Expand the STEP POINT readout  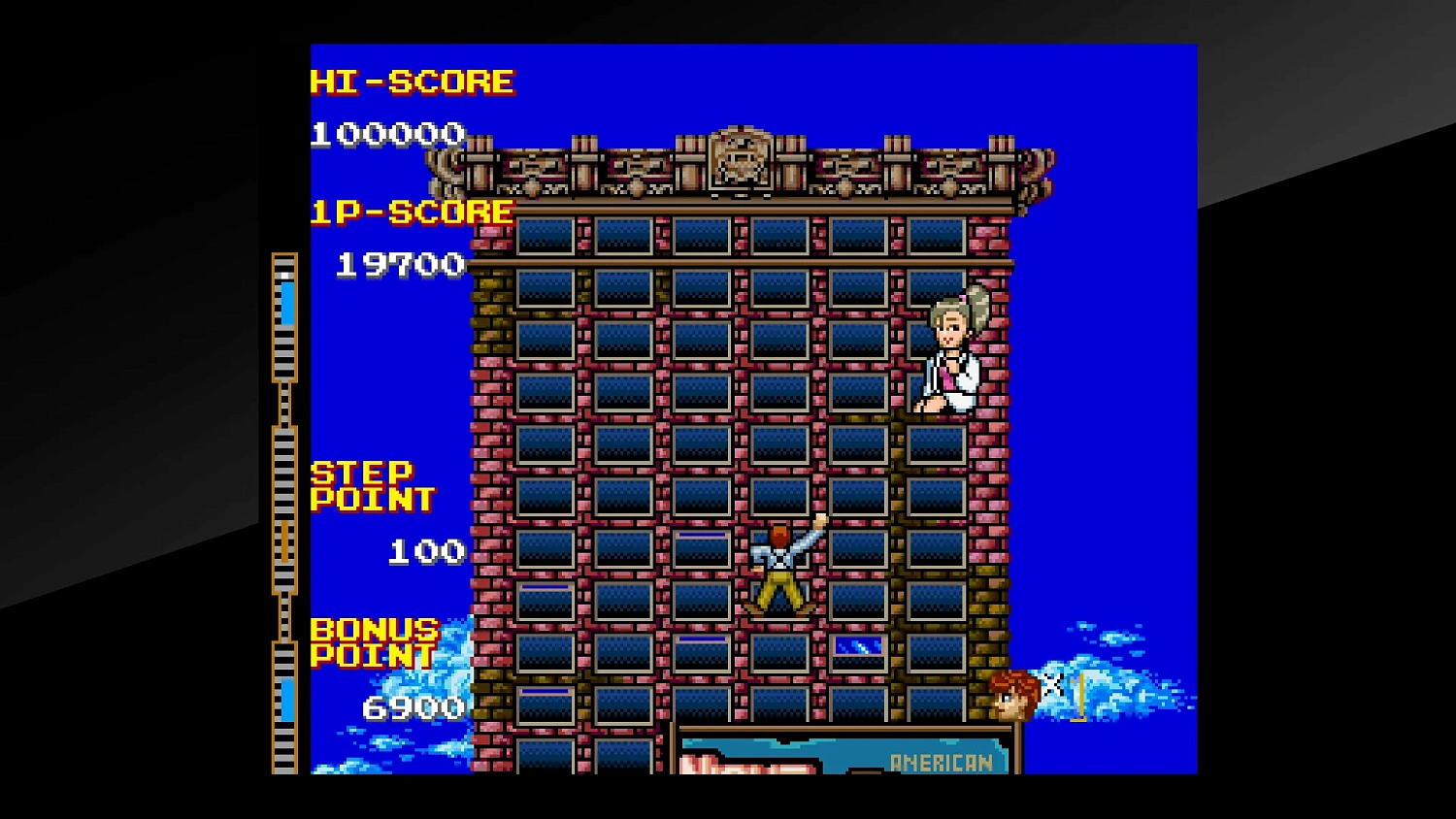coord(372,485)
